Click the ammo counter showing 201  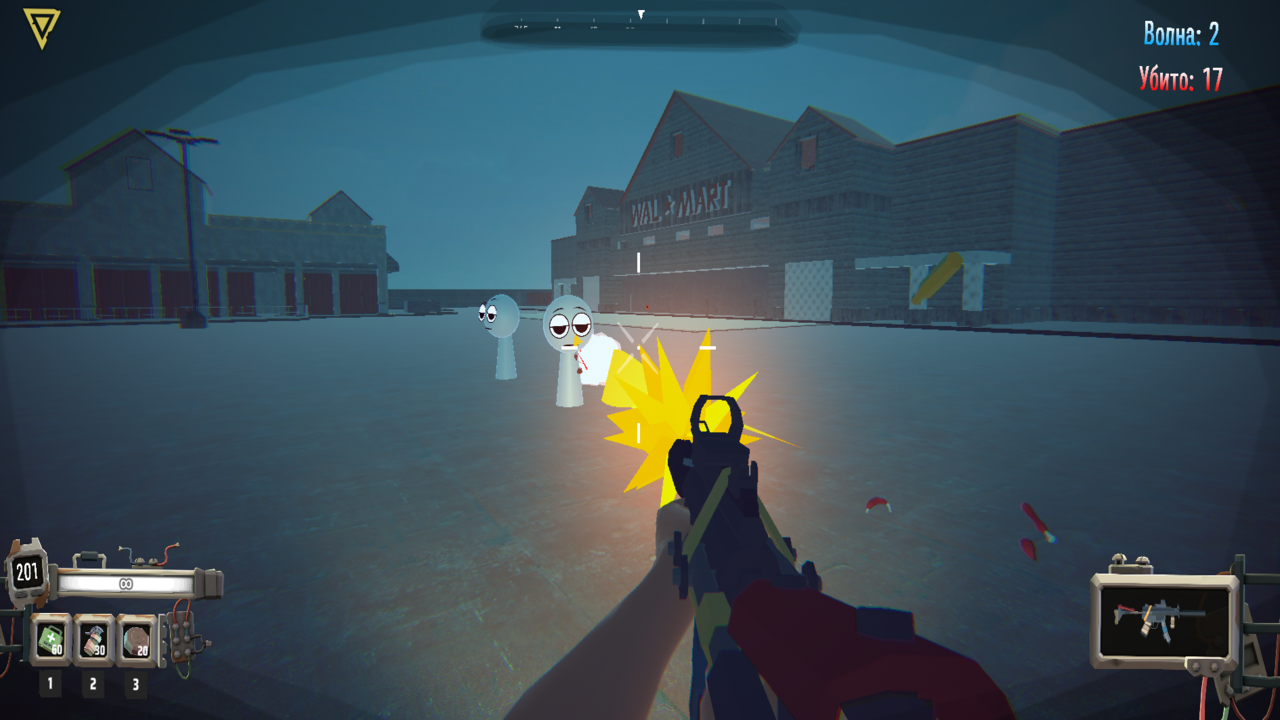point(27,570)
